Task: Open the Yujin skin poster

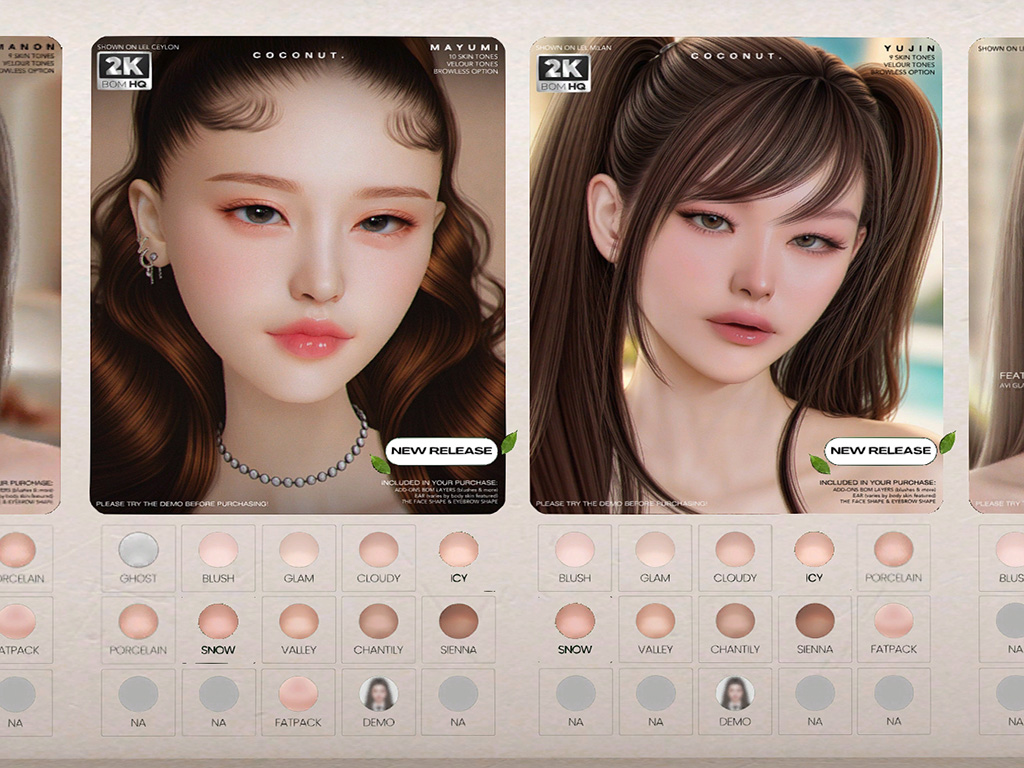Action: 735,275
